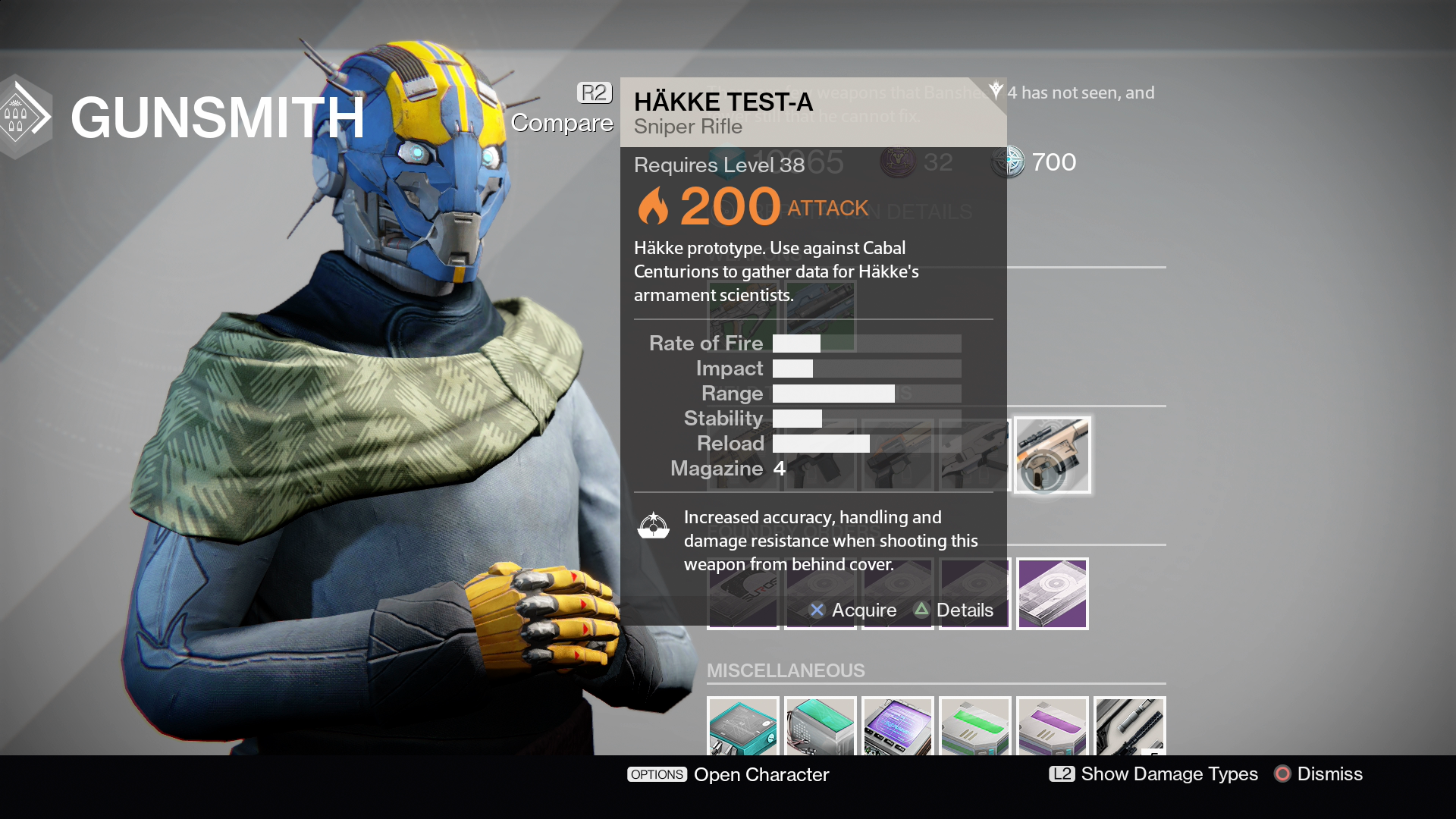Pick the green-screen radio device item
Image resolution: width=1456 pixels, height=819 pixels.
click(820, 726)
